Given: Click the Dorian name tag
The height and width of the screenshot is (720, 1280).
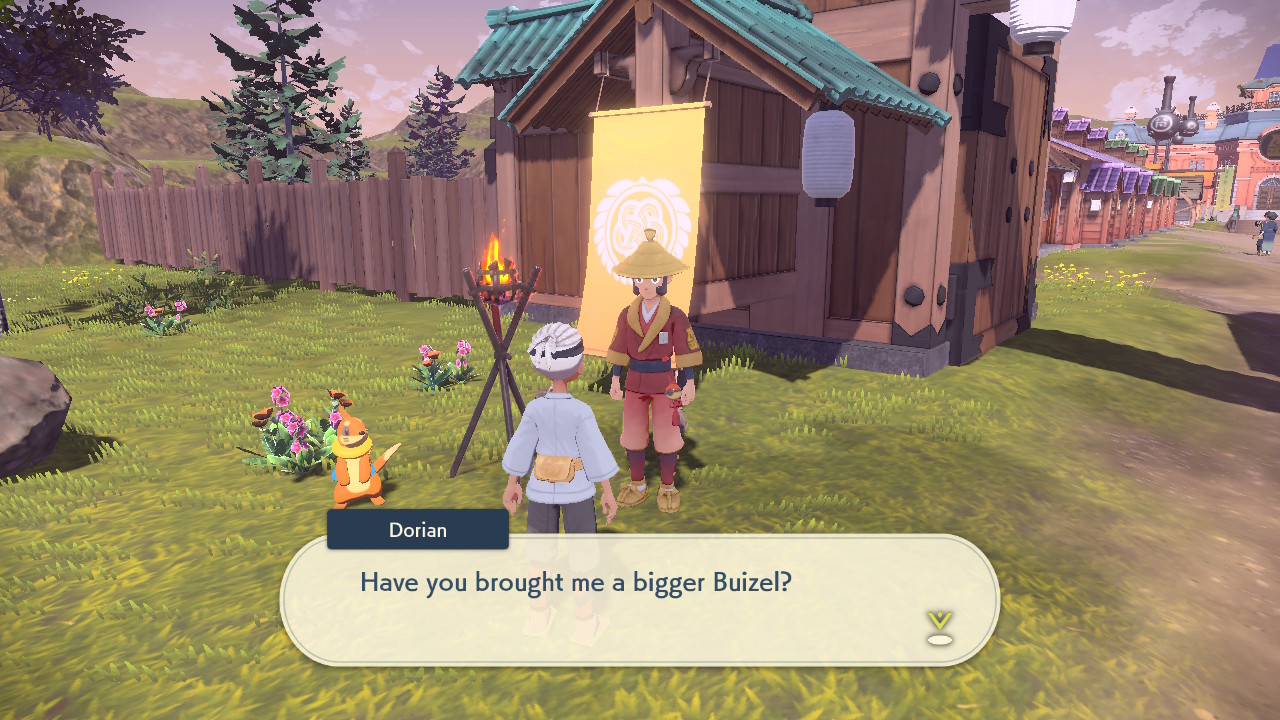Looking at the screenshot, I should pos(417,530).
